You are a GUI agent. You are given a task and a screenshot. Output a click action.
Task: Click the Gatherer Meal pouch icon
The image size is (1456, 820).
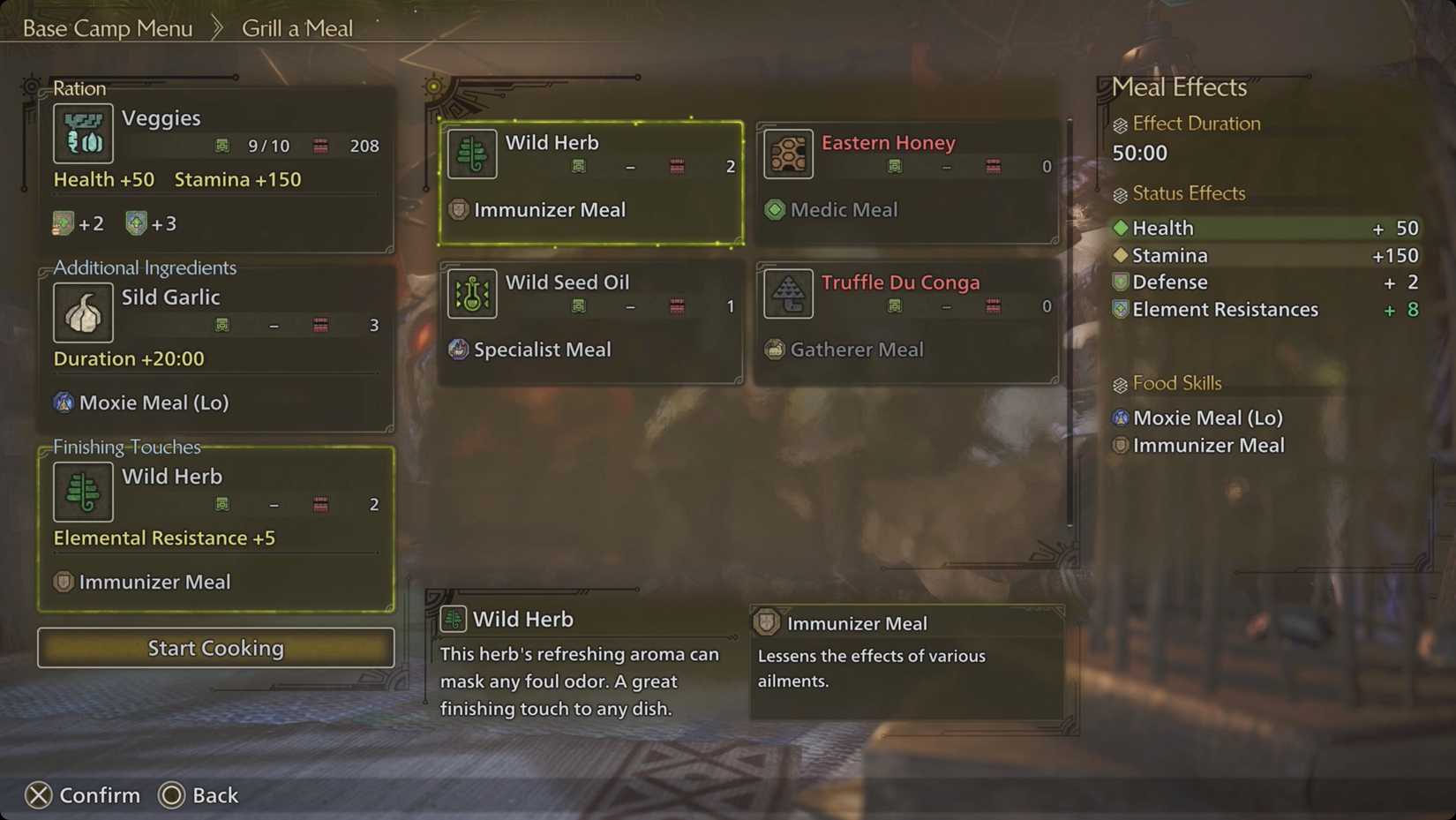pos(775,350)
